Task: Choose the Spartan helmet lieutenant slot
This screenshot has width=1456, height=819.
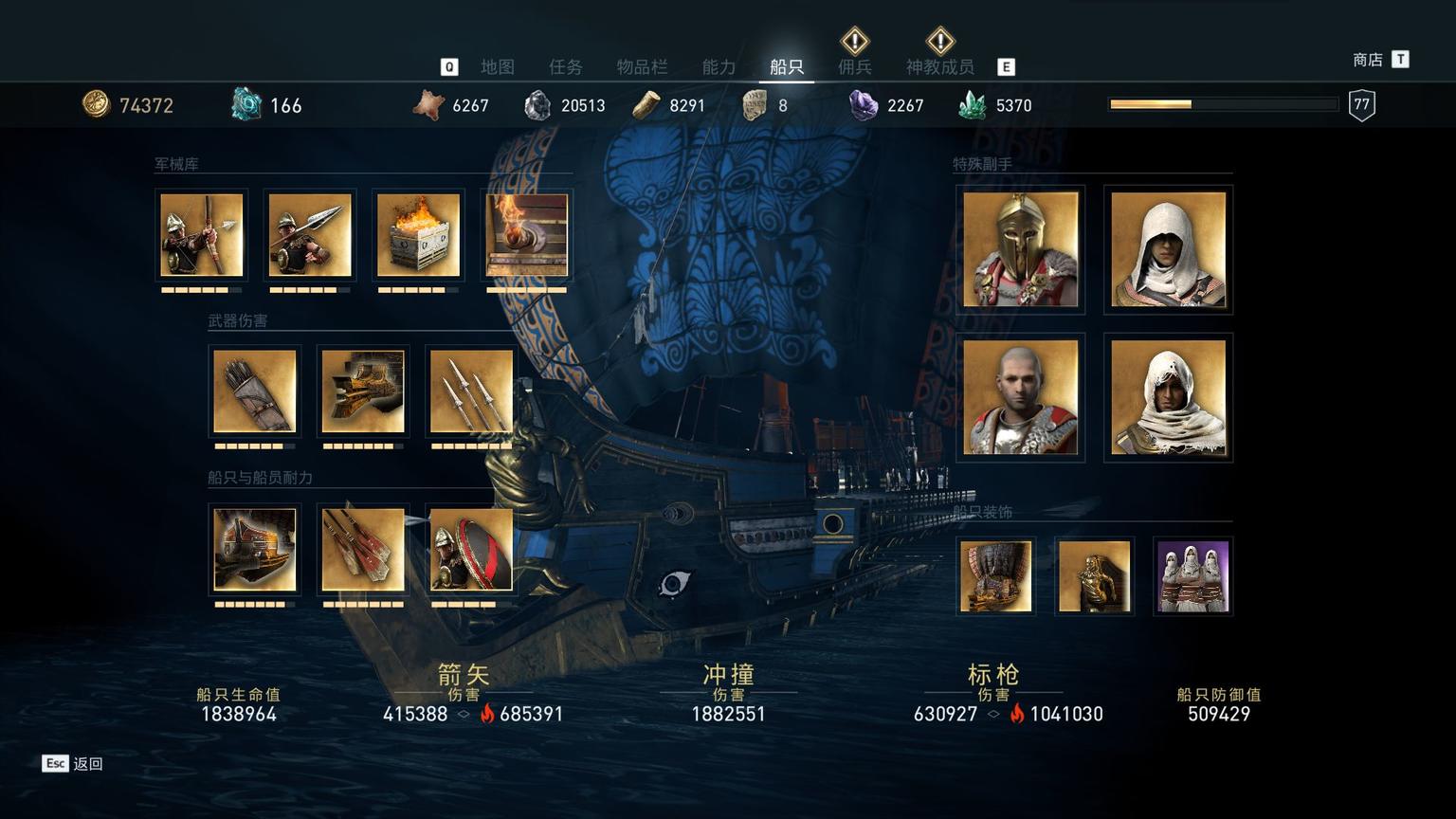Action: (1020, 250)
